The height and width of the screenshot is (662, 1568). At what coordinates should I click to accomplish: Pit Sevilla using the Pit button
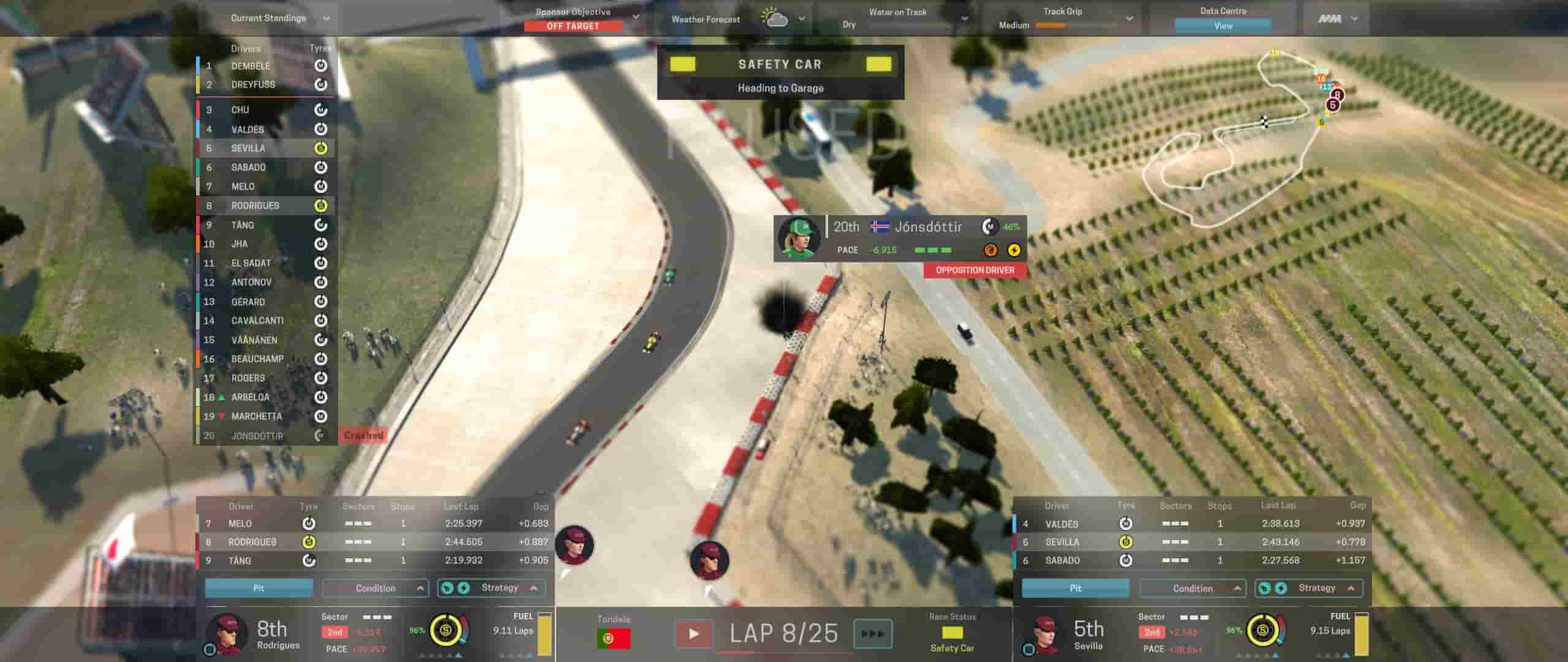[x=1075, y=588]
